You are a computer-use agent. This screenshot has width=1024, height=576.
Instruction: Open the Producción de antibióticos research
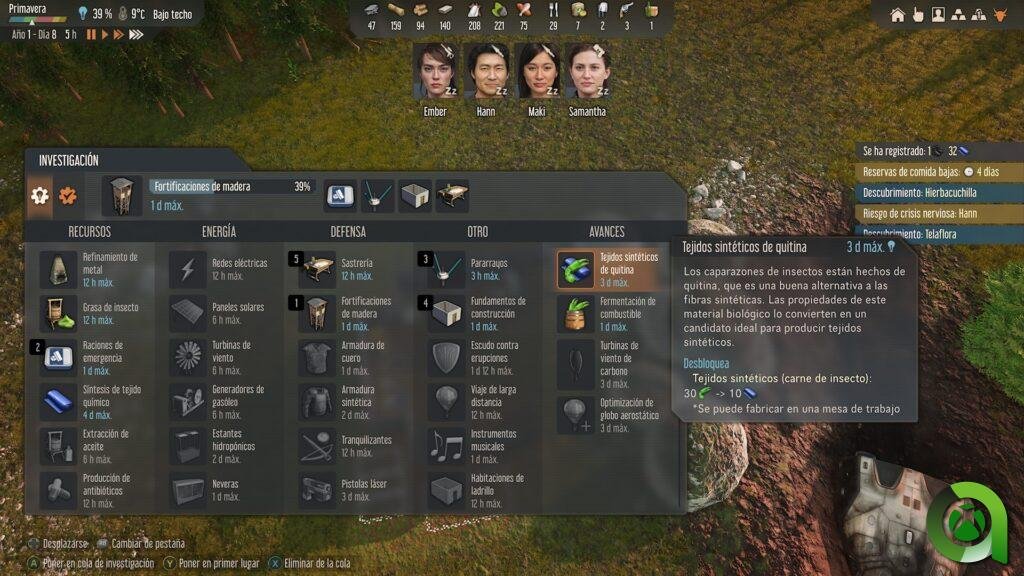click(x=58, y=490)
